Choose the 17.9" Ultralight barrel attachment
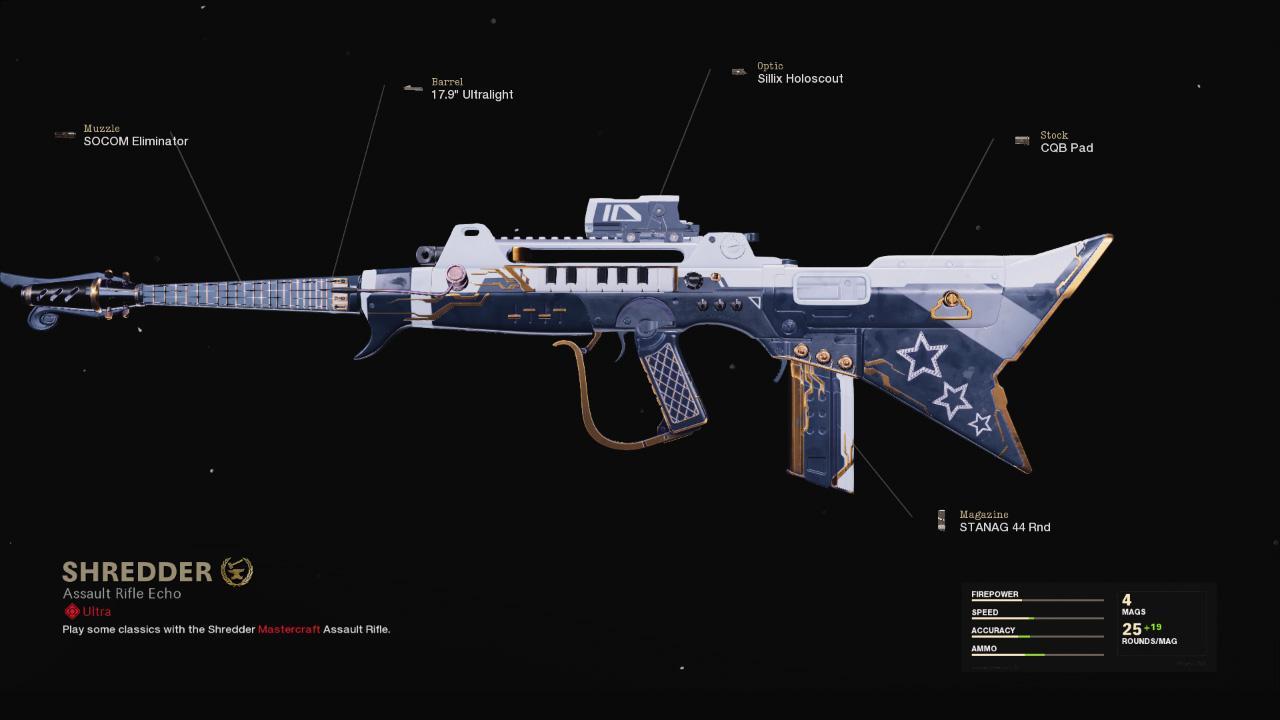 click(471, 95)
